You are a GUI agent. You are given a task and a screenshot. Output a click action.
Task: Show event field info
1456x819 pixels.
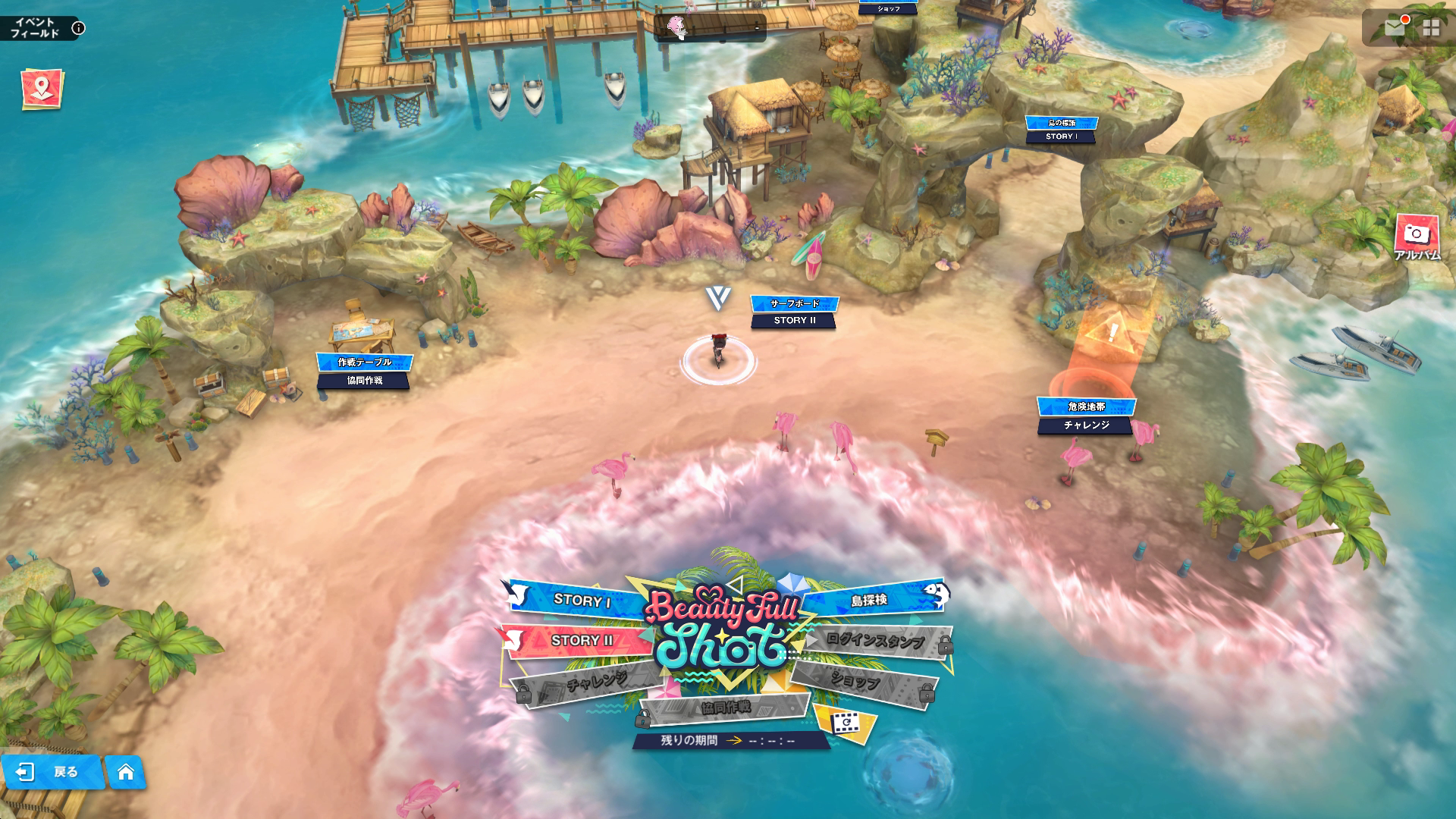78,29
